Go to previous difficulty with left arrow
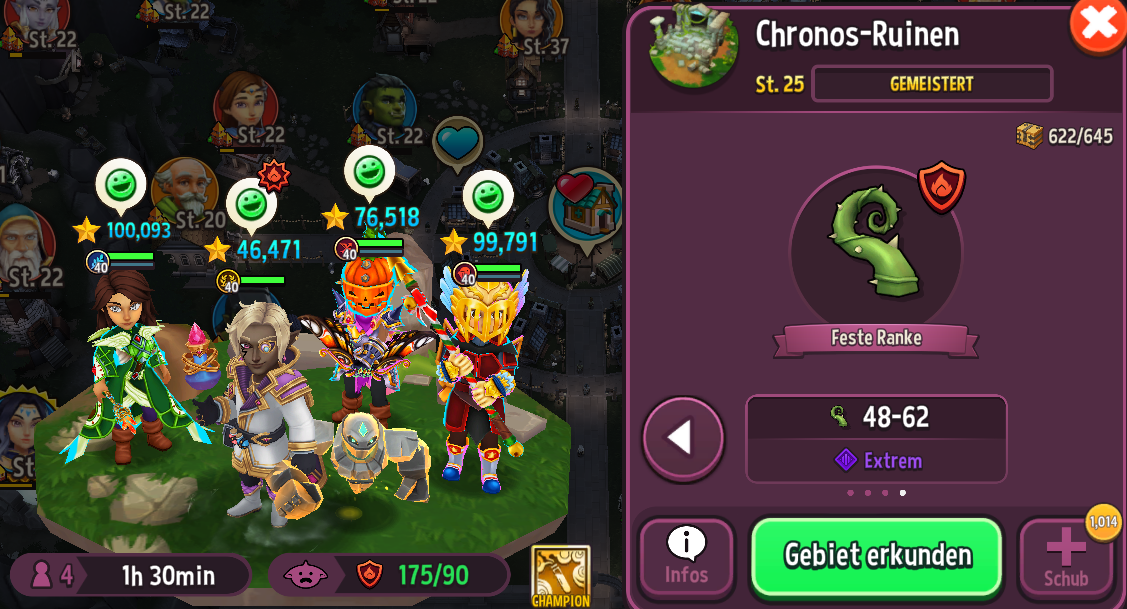 coord(683,437)
